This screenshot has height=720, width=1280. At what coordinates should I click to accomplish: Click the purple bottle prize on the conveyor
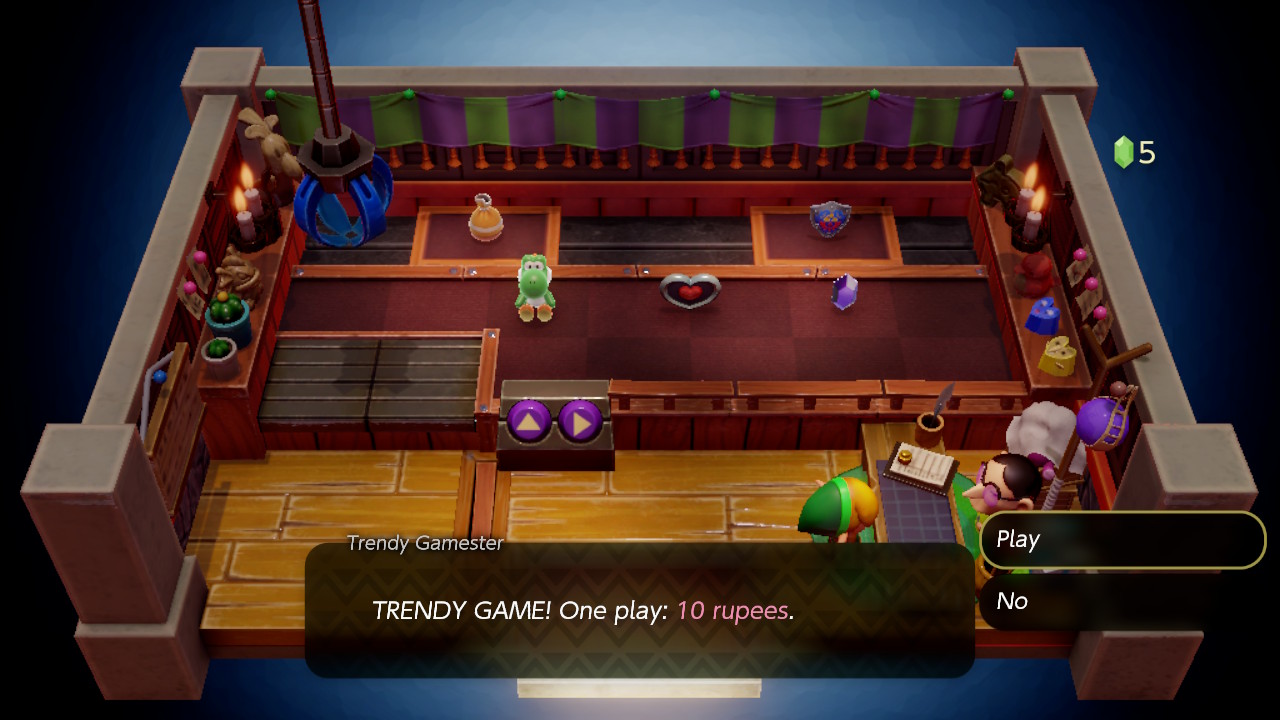[845, 290]
